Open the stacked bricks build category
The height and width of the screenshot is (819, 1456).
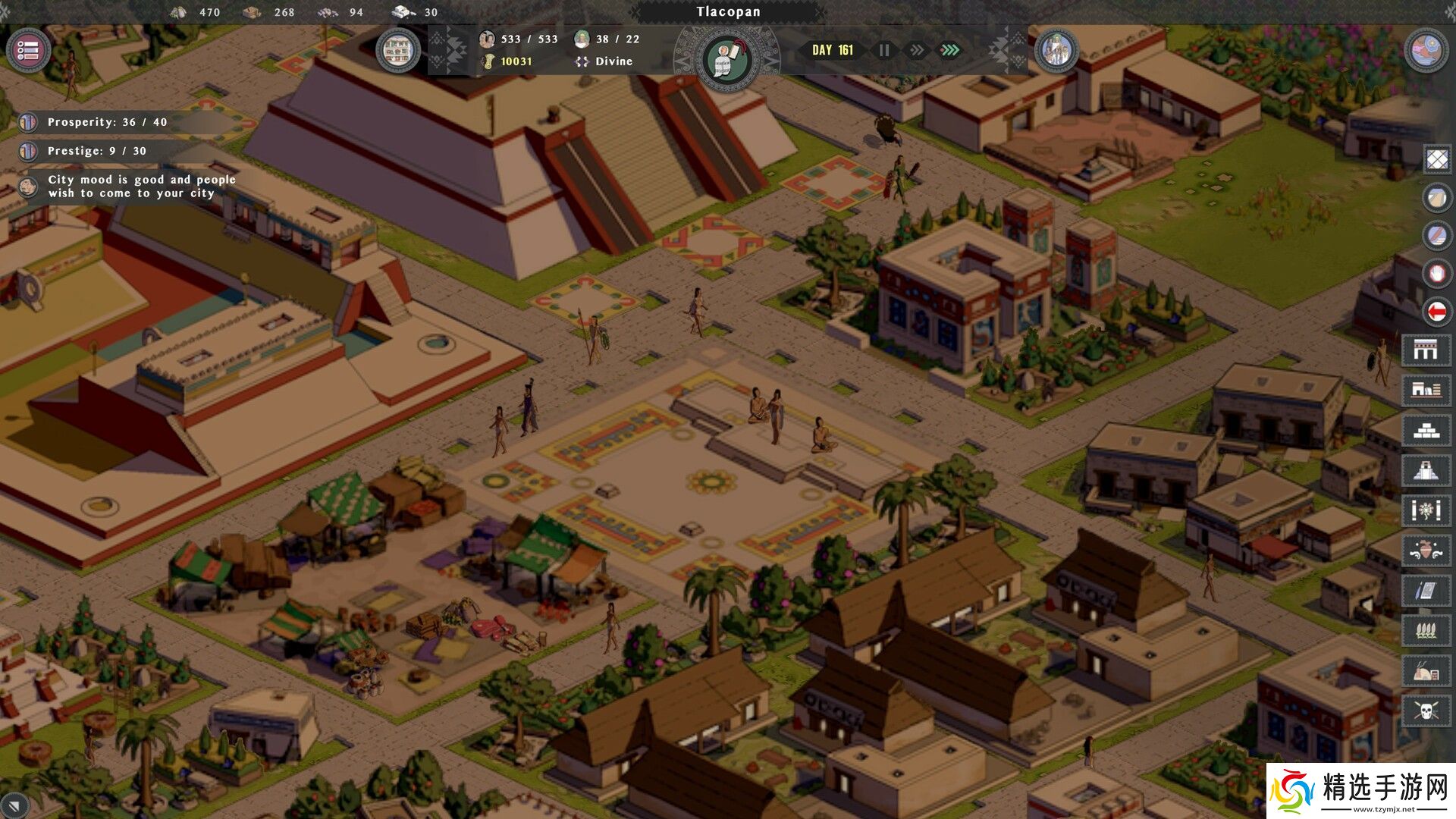pyautogui.click(x=1426, y=431)
